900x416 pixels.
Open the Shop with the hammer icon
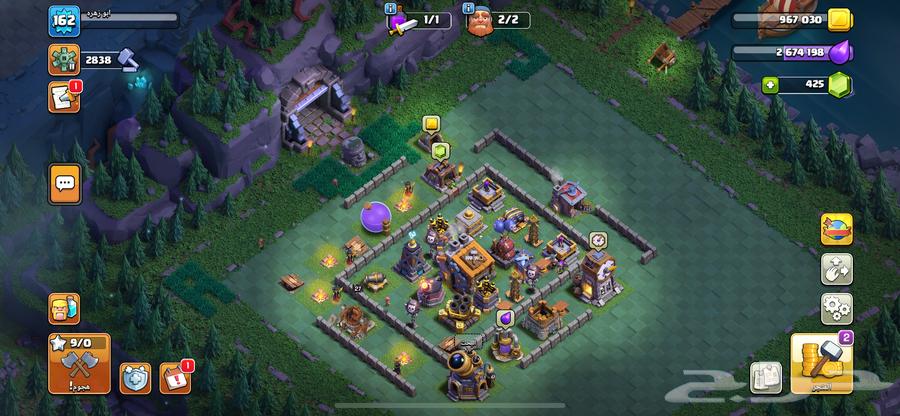click(820, 363)
